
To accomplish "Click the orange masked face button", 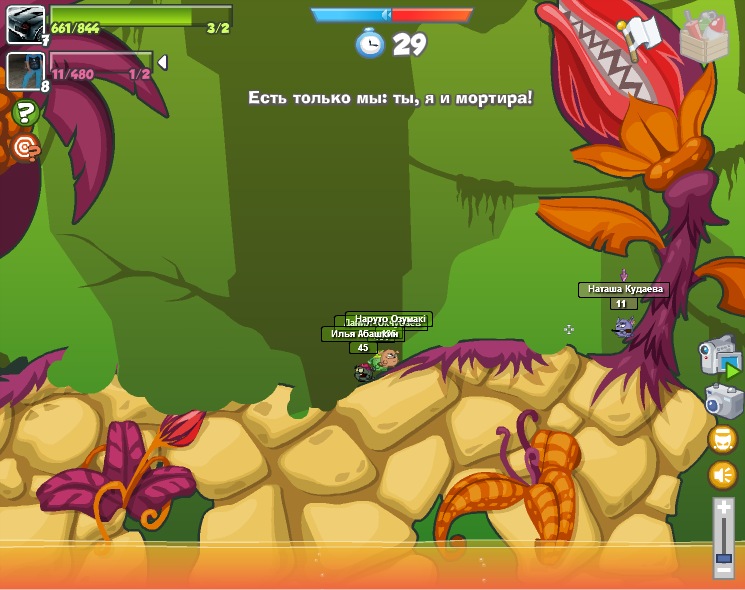I will [722, 439].
